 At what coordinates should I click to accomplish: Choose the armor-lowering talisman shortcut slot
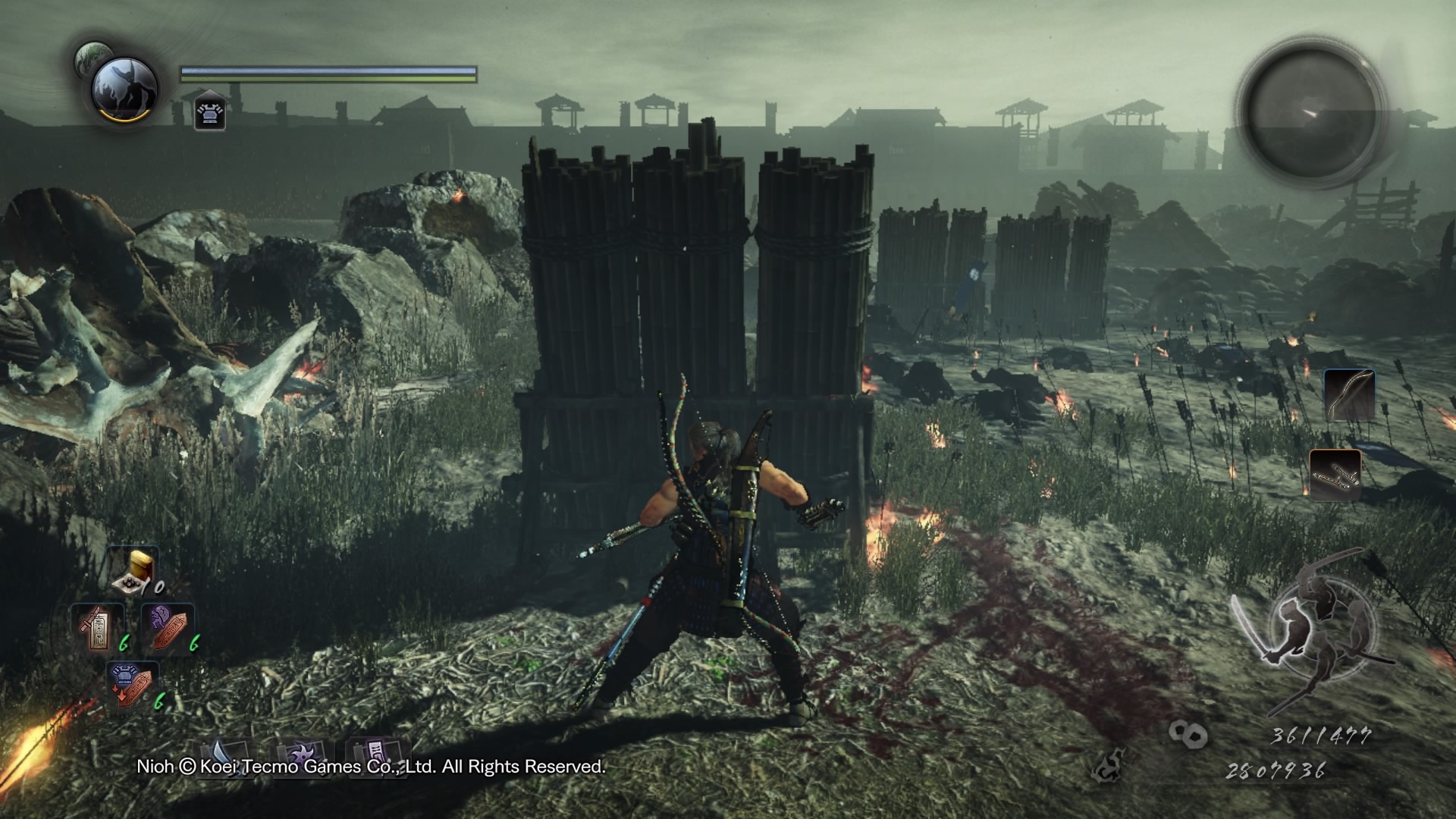(133, 684)
